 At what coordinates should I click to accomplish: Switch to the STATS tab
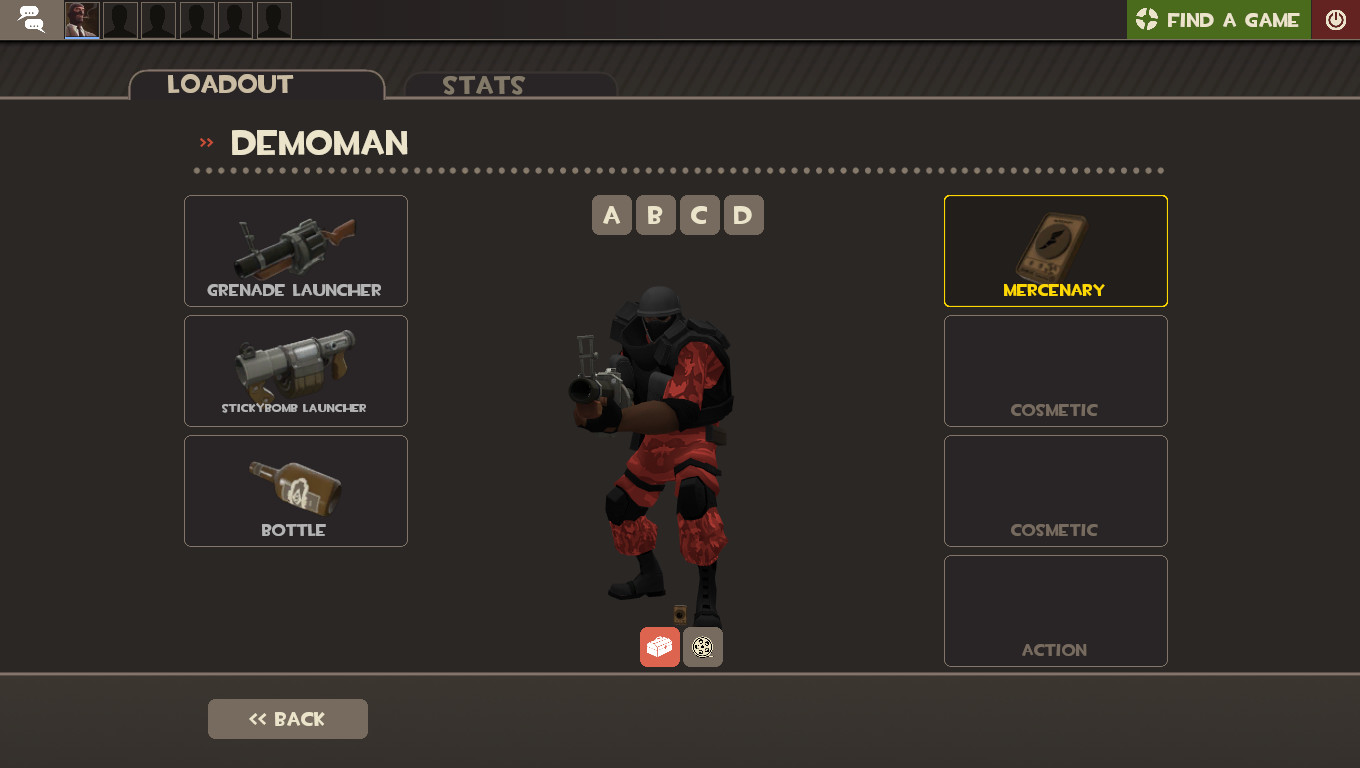click(483, 85)
